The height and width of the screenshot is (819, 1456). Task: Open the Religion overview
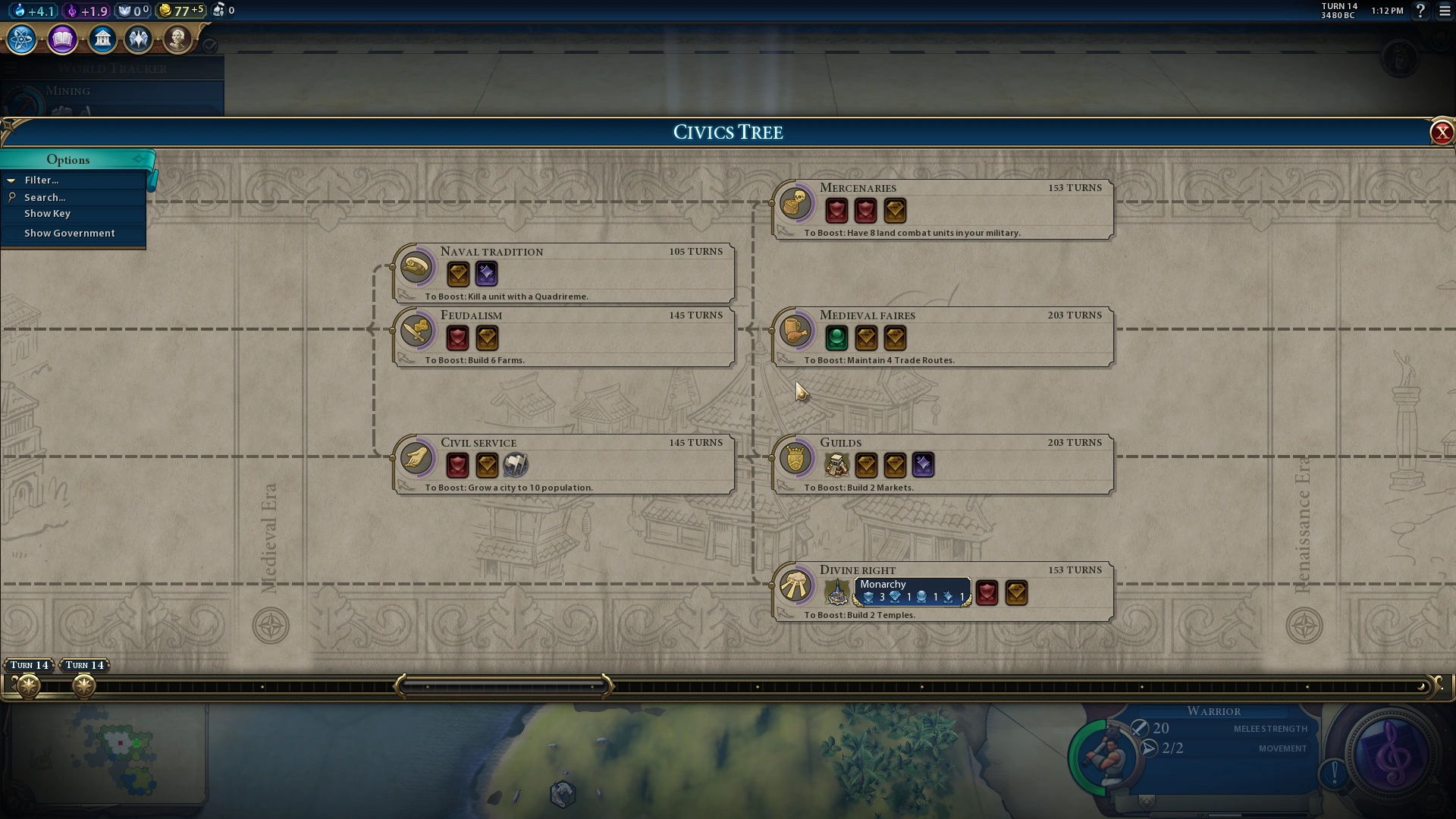(139, 39)
